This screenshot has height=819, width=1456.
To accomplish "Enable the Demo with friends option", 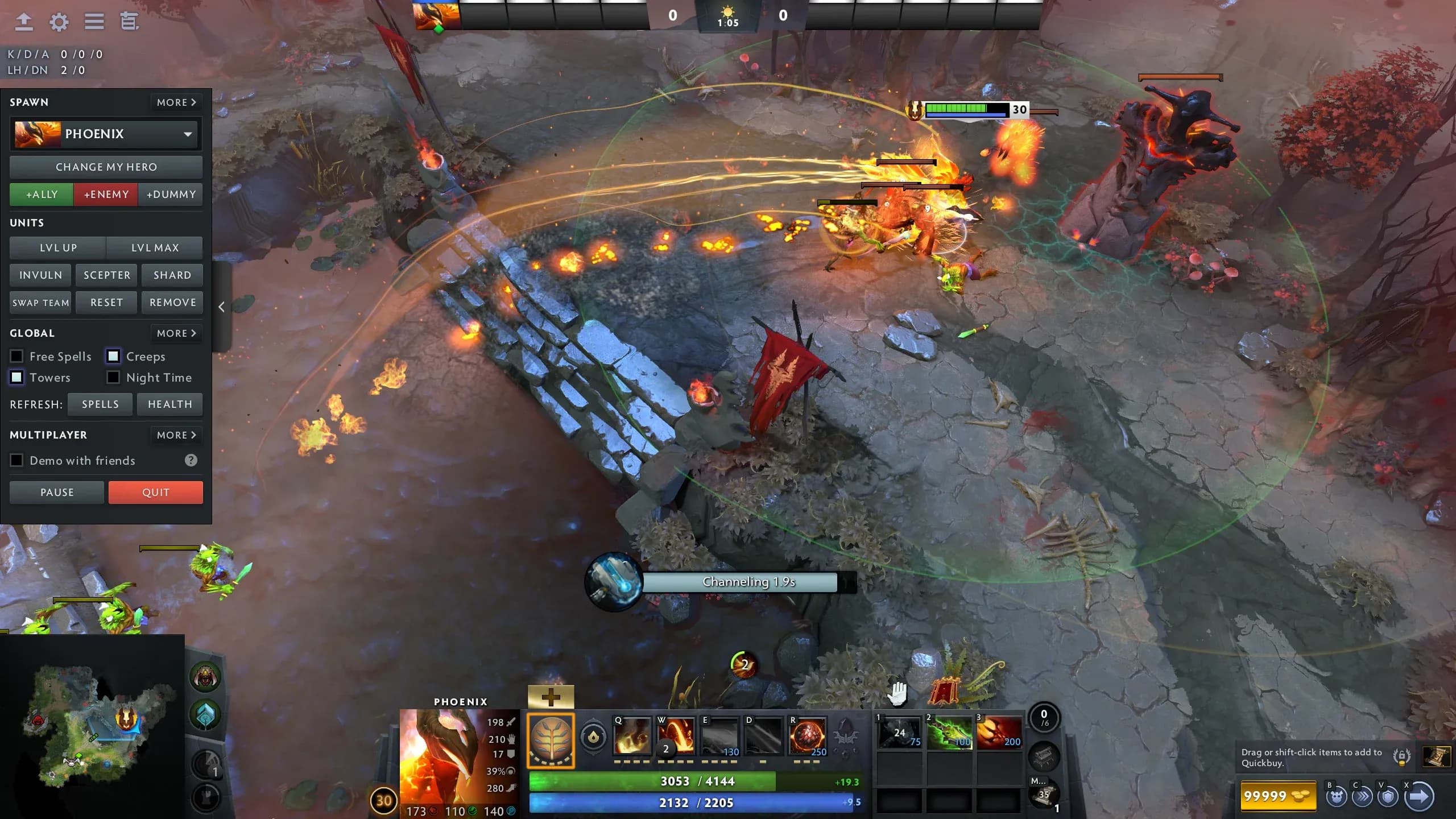I will [x=16, y=460].
